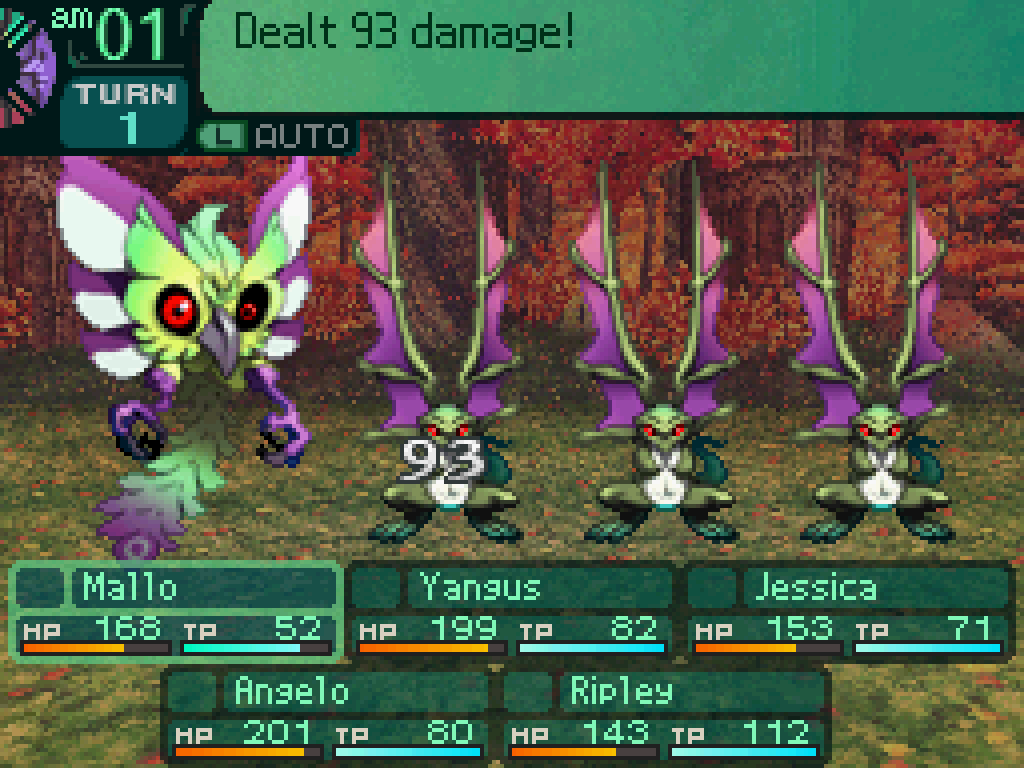Select Yangus's party status panel

512,612
